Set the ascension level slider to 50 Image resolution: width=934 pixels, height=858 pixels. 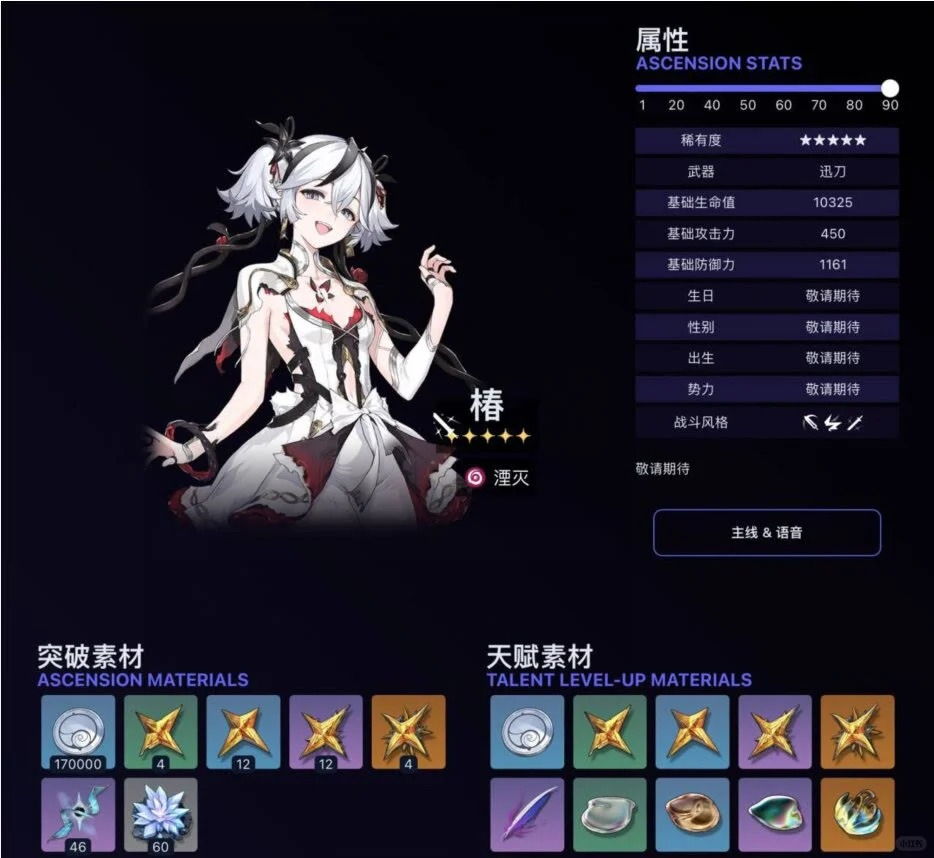pos(748,88)
